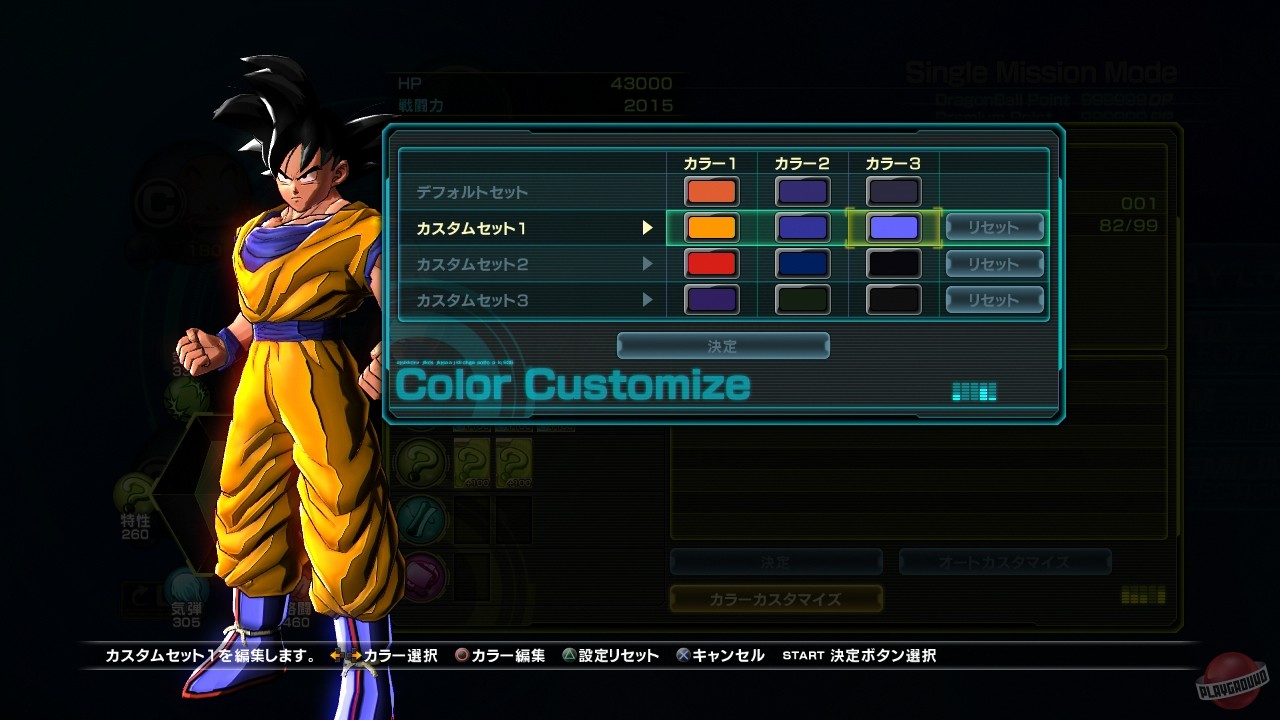The height and width of the screenshot is (720, 1280).
Task: Click the Color Customize title label
Action: click(x=571, y=384)
